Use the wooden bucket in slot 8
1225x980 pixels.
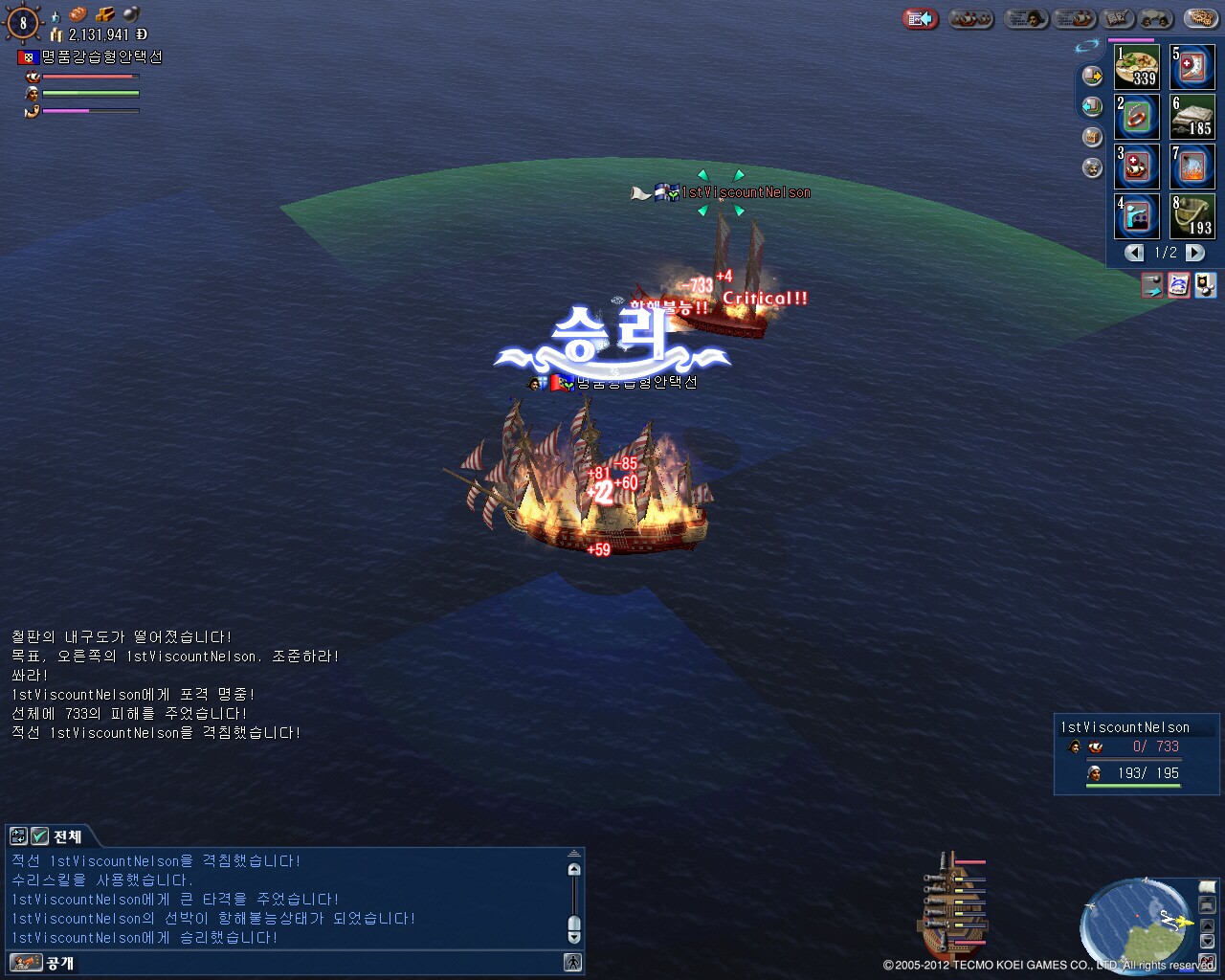pyautogui.click(x=1192, y=216)
